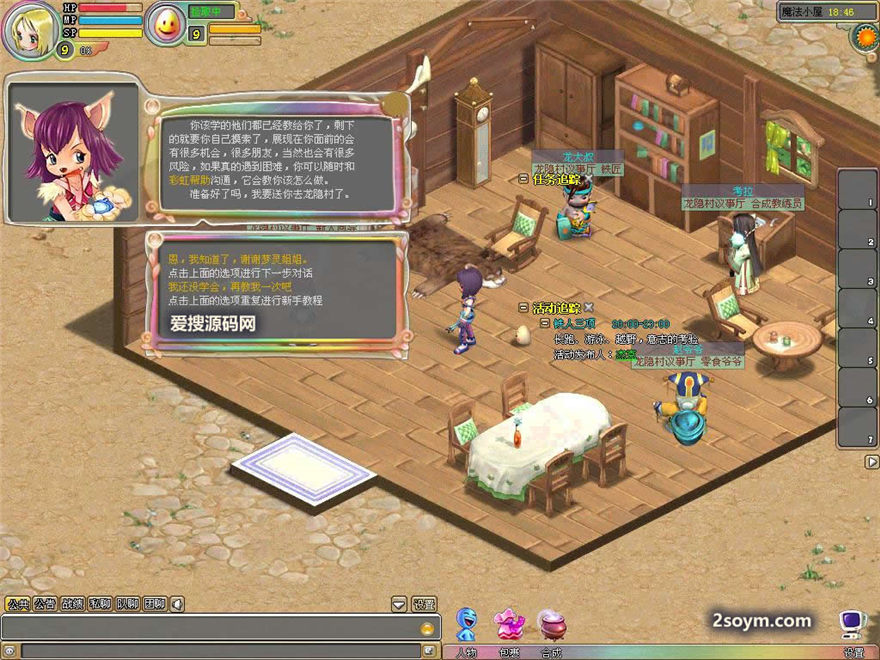
Task: Switch to the 私聊 private chat tab
Action: pyautogui.click(x=99, y=604)
